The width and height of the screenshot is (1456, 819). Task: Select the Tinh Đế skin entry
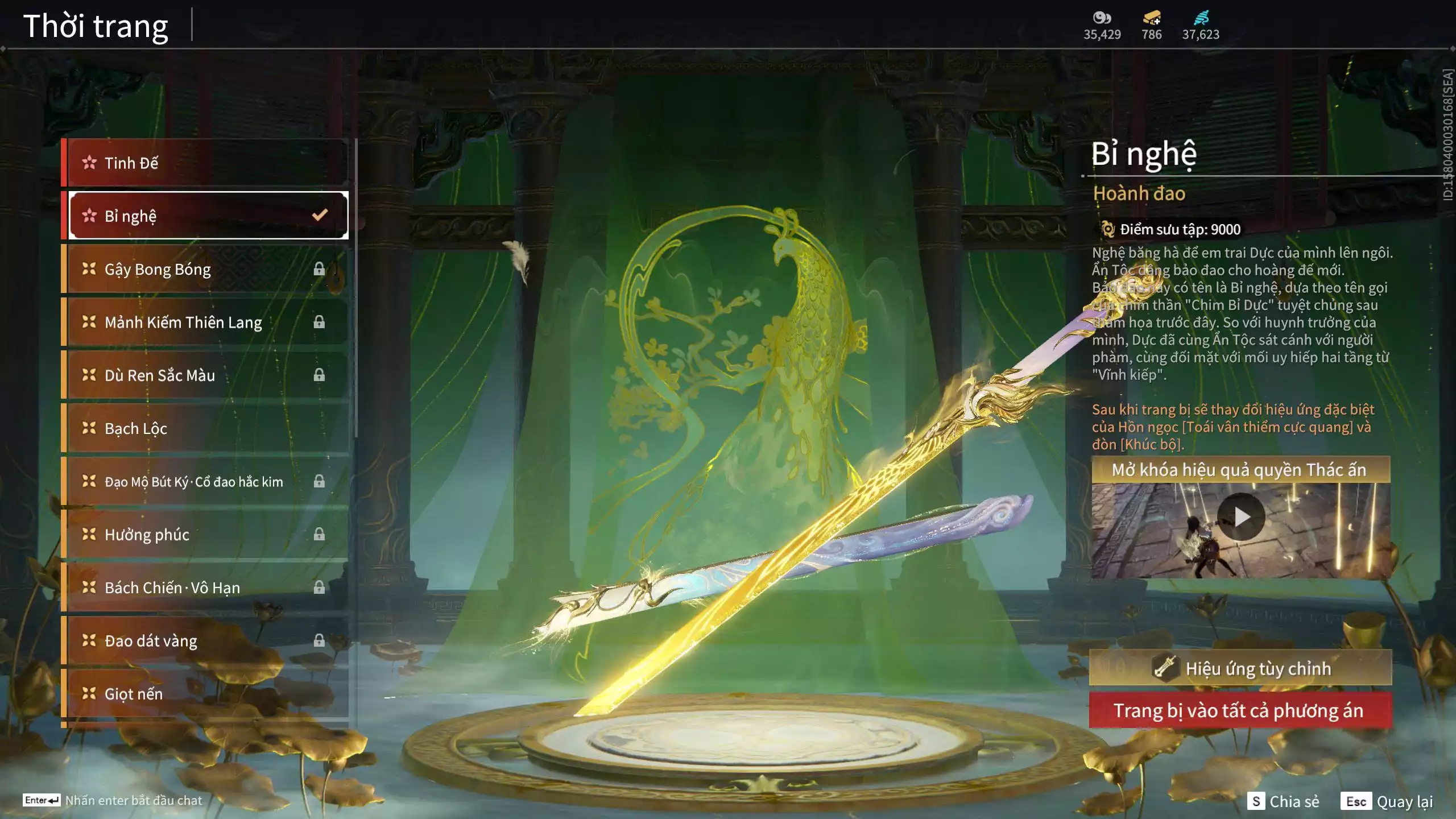coord(206,163)
